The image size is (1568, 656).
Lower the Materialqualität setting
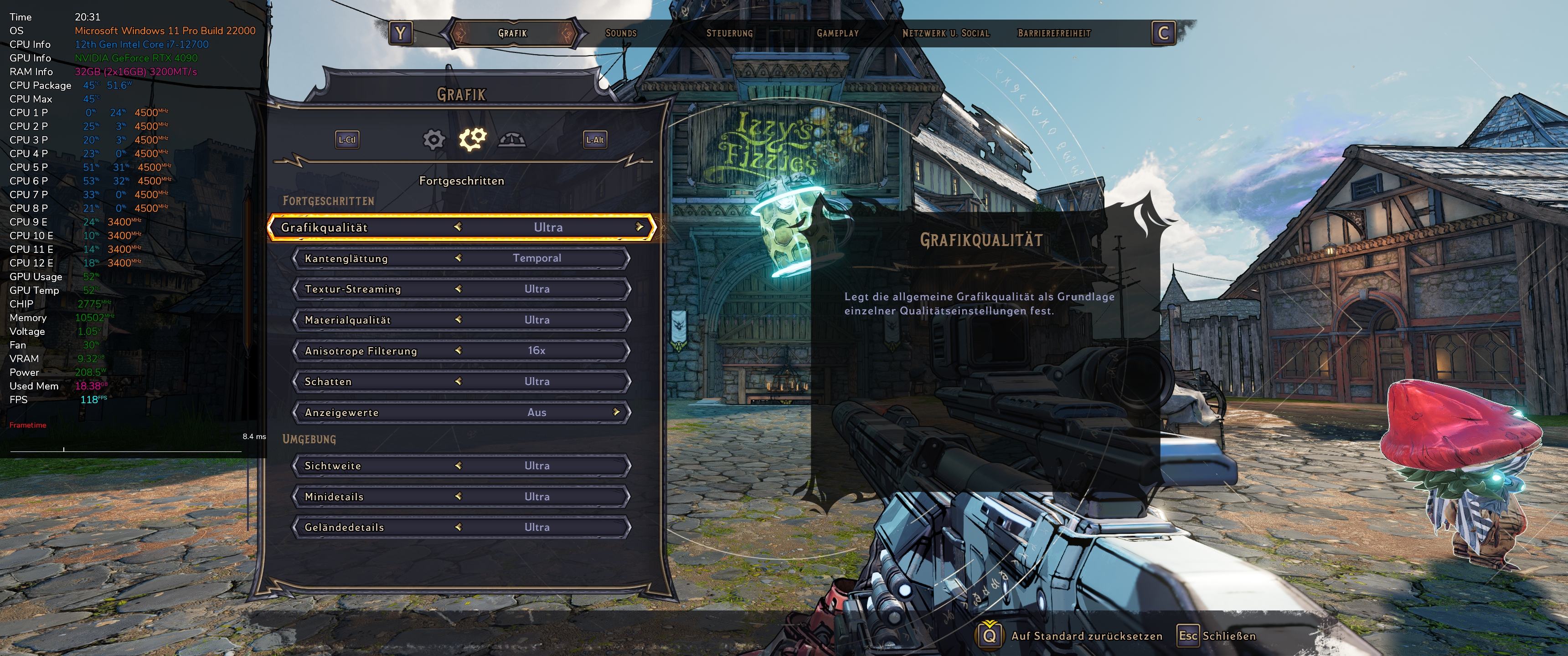[458, 319]
